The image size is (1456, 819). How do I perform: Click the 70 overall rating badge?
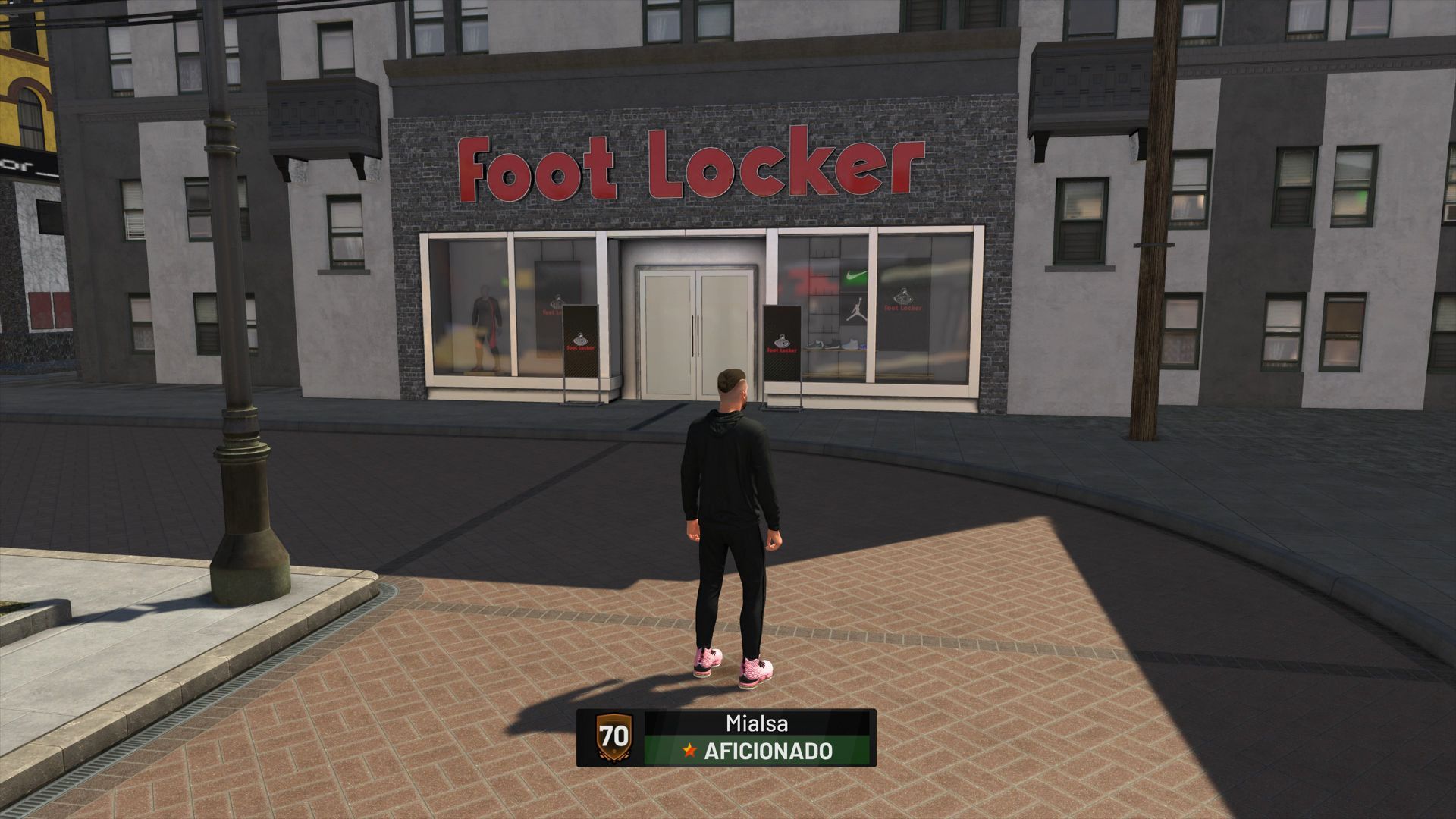click(x=613, y=737)
